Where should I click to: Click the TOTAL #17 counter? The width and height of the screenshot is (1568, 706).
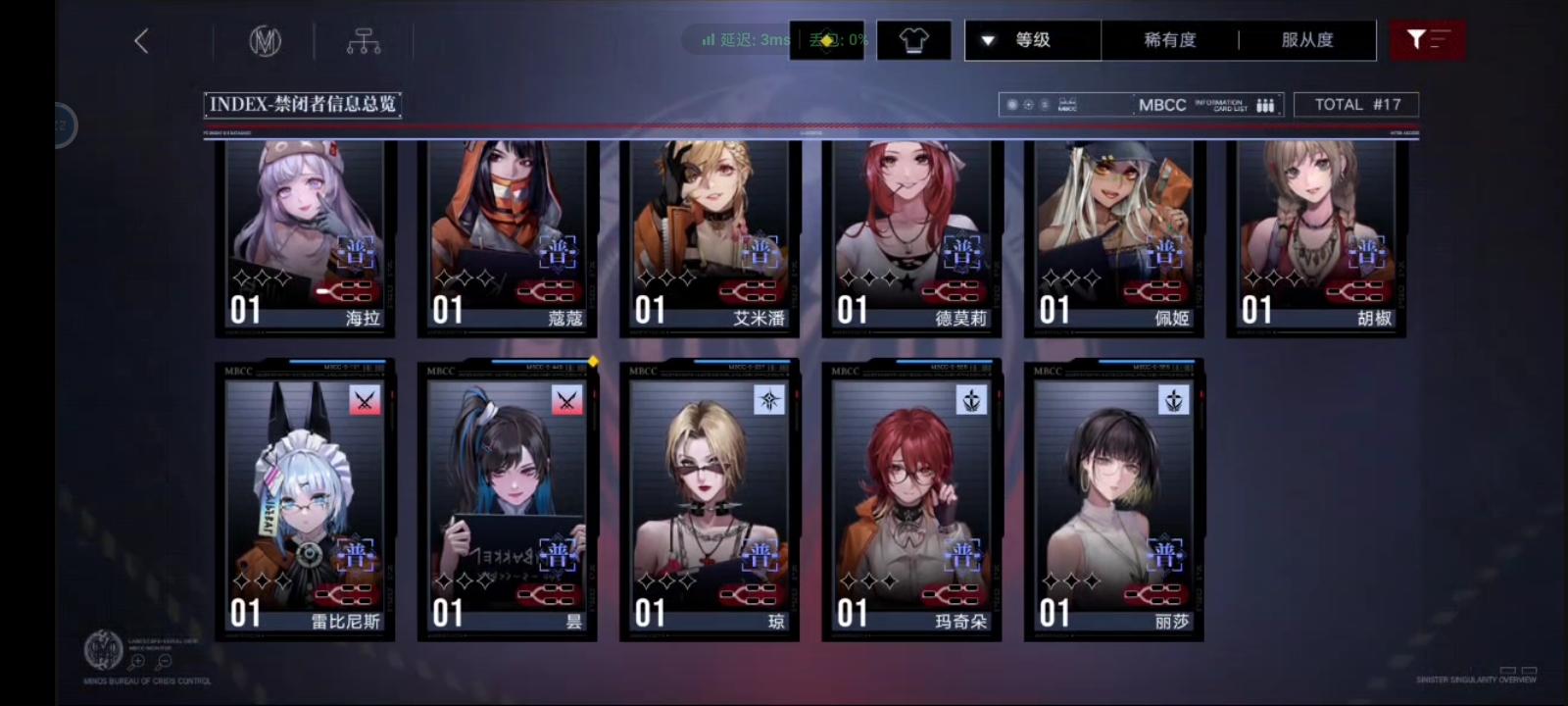[1356, 104]
